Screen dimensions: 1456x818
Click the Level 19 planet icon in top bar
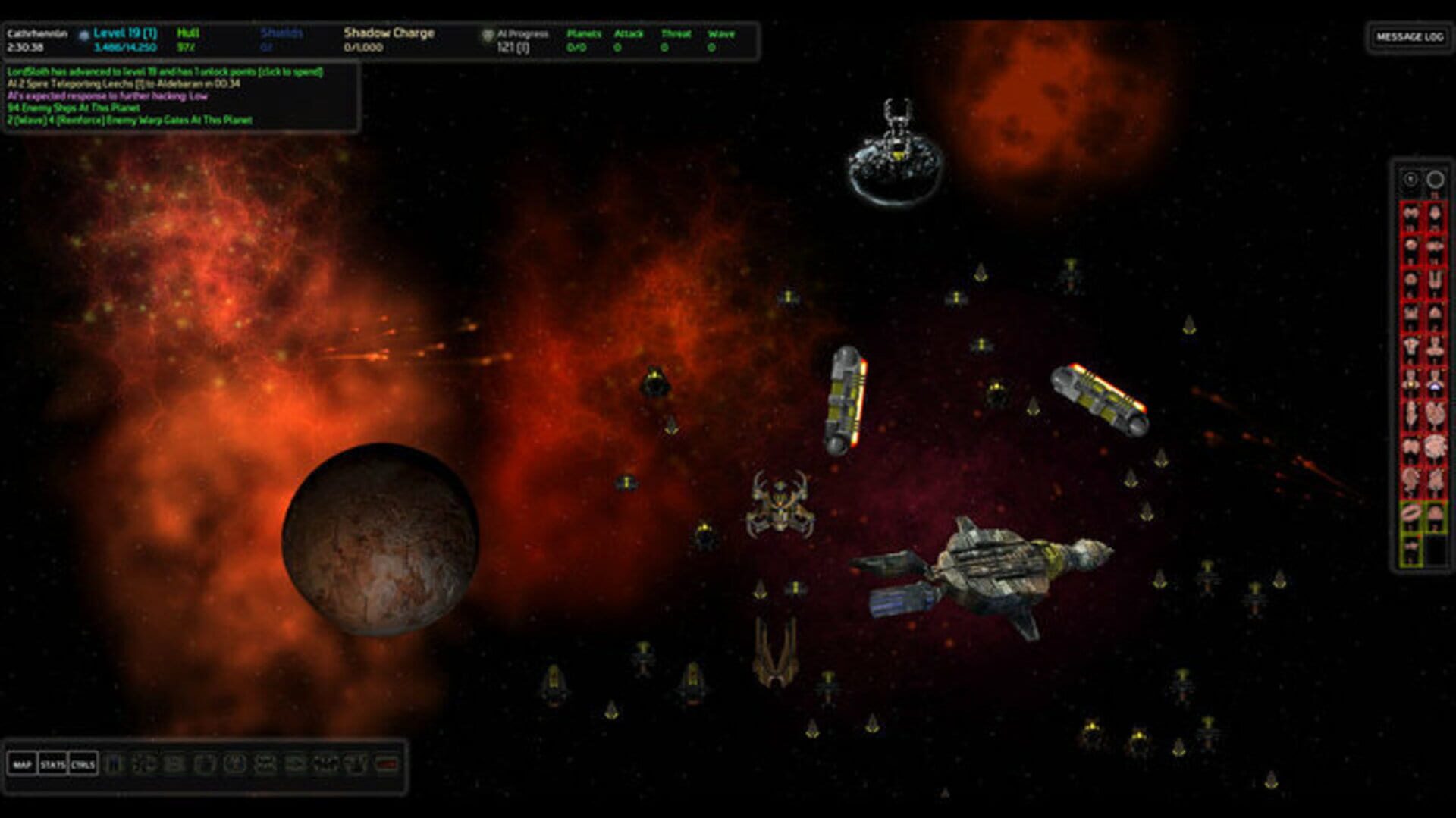(83, 33)
